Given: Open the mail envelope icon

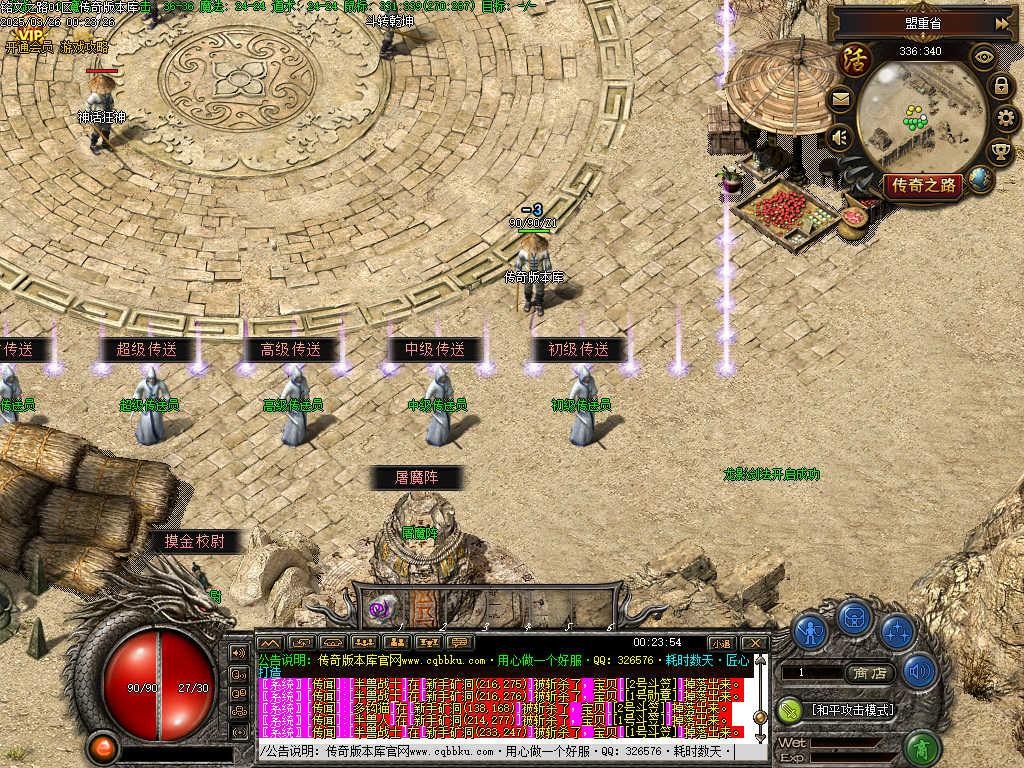Looking at the screenshot, I should click(x=840, y=98).
